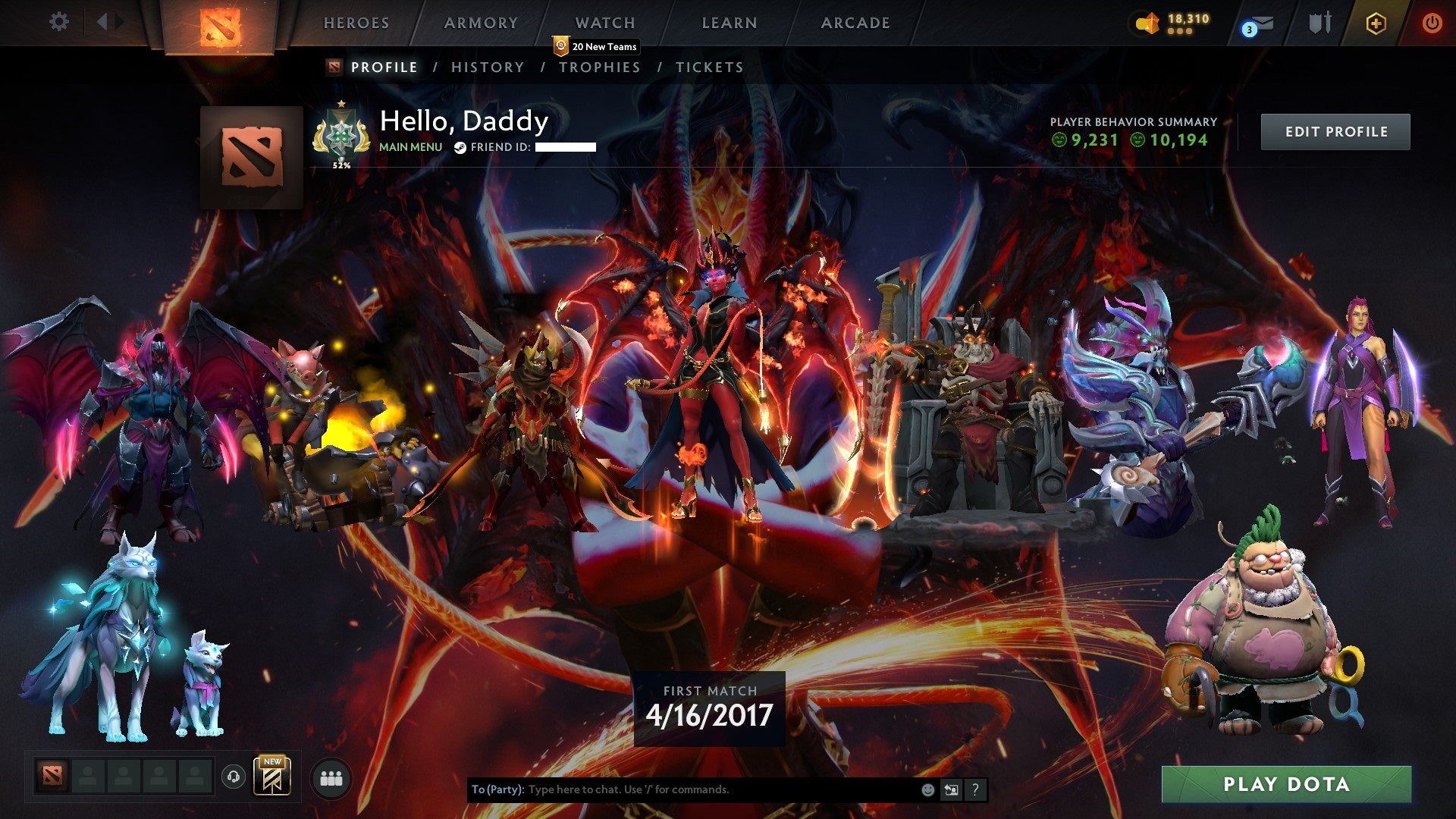This screenshot has height=819, width=1456.
Task: Click the party voice chat headset icon
Action: [x=235, y=777]
